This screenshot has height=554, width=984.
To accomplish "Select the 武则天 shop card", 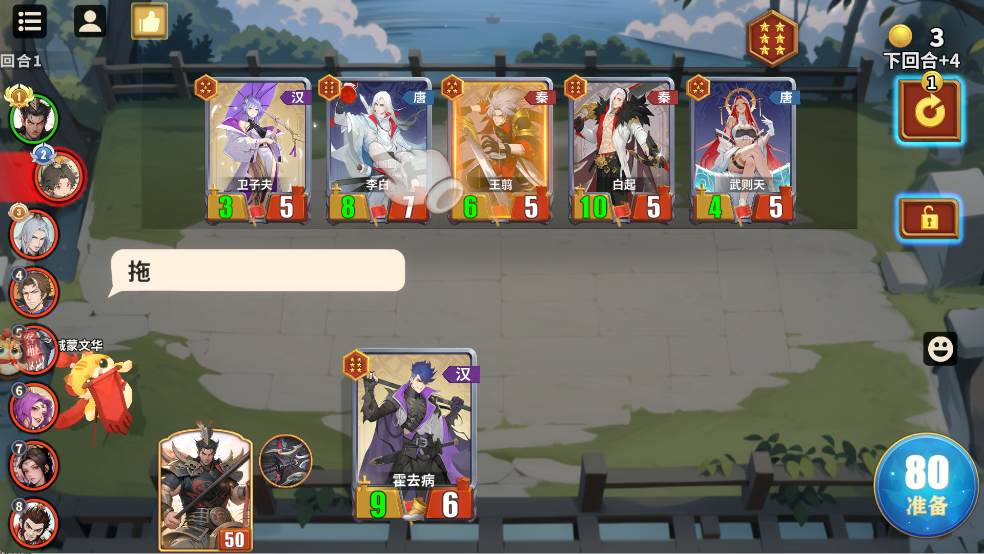I will pyautogui.click(x=745, y=150).
